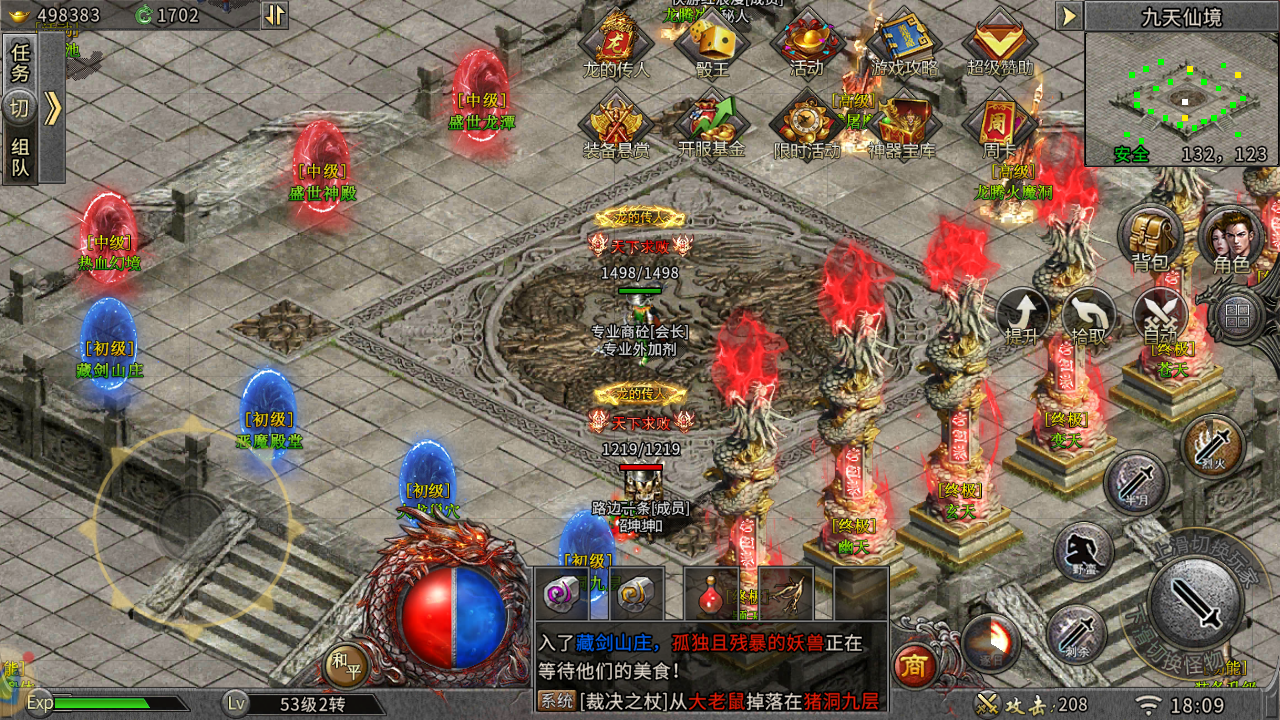Open the 角色 character sheet
The height and width of the screenshot is (720, 1280).
coord(1231,240)
